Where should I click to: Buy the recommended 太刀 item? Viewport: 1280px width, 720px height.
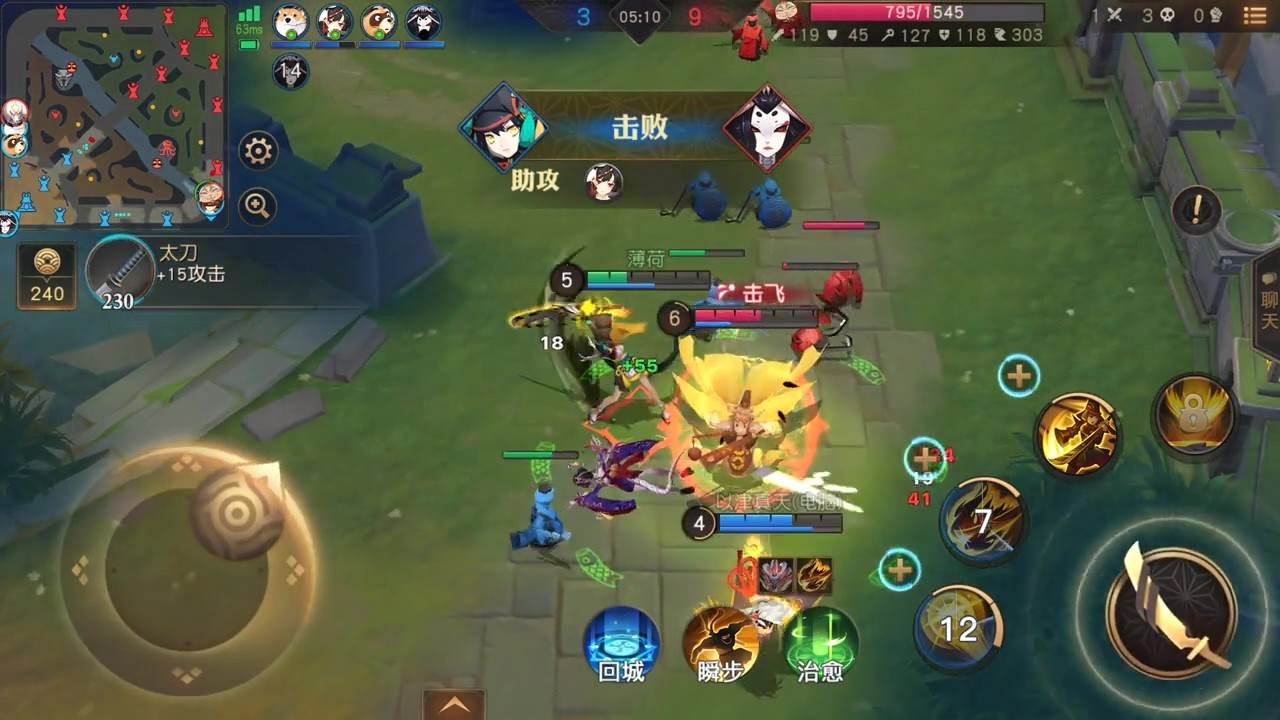(120, 273)
